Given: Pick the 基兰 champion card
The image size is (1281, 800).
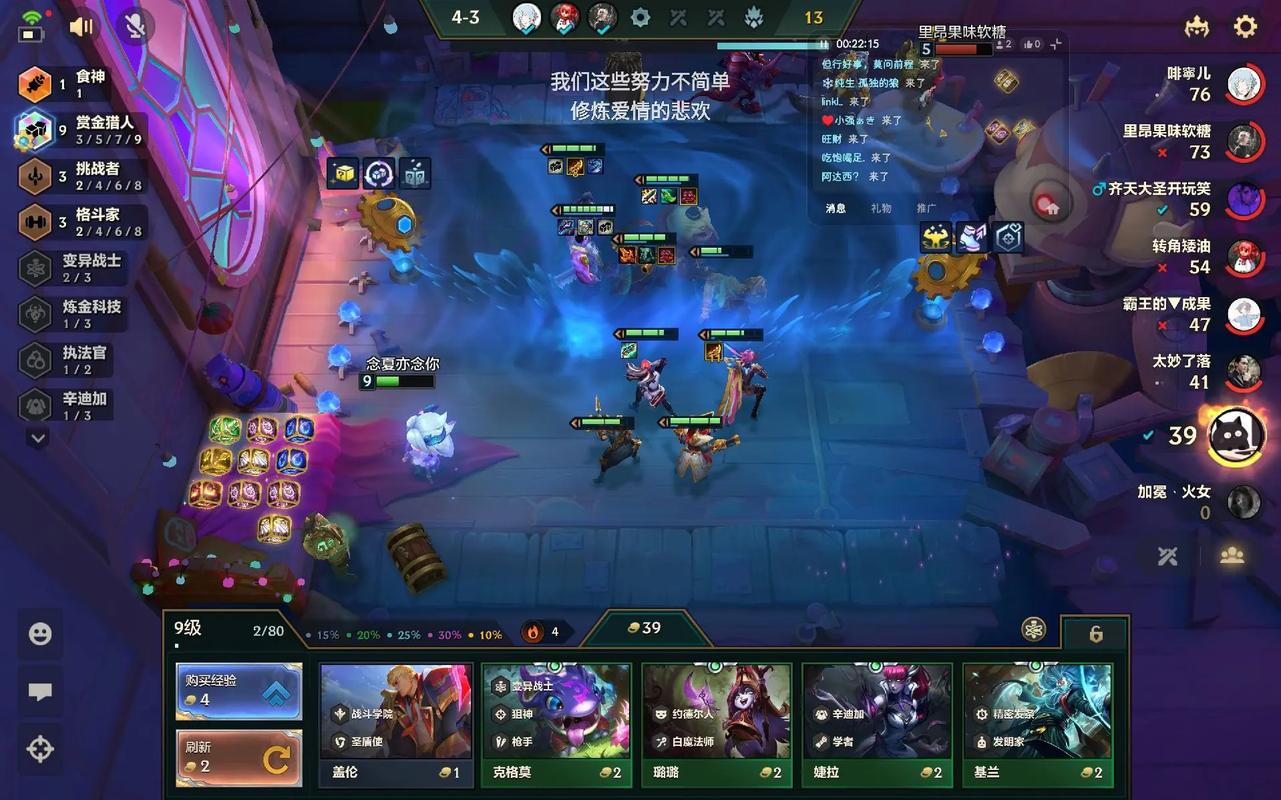Looking at the screenshot, I should (1037, 724).
